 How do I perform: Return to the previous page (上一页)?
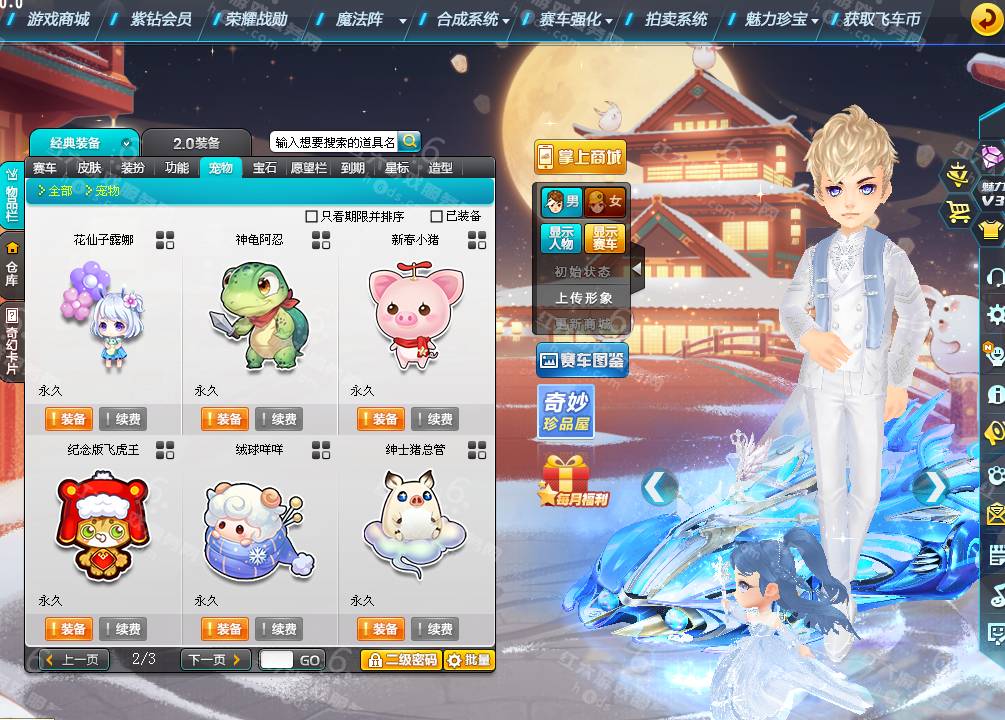click(x=74, y=660)
